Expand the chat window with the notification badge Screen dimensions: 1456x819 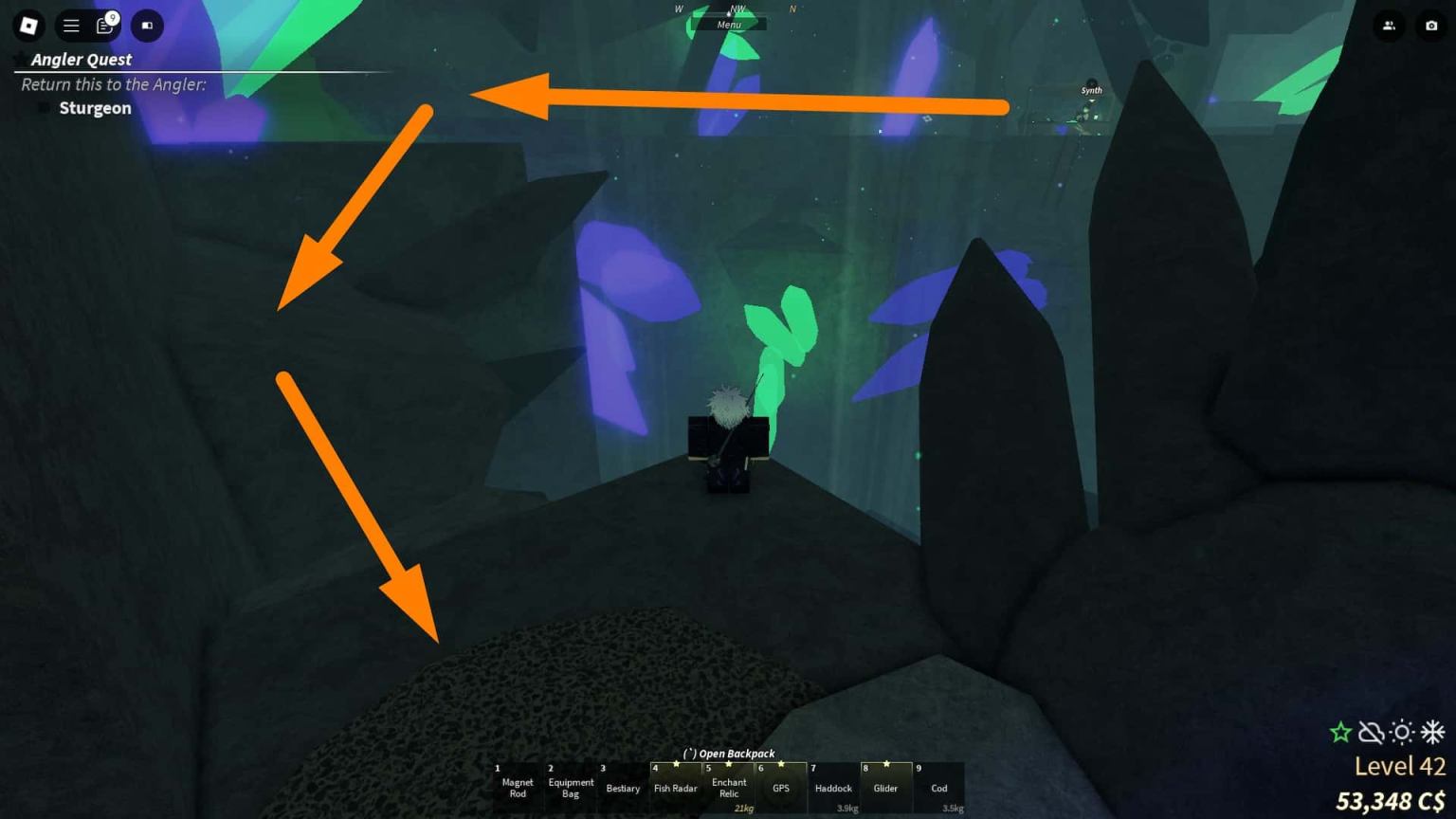coord(104,26)
